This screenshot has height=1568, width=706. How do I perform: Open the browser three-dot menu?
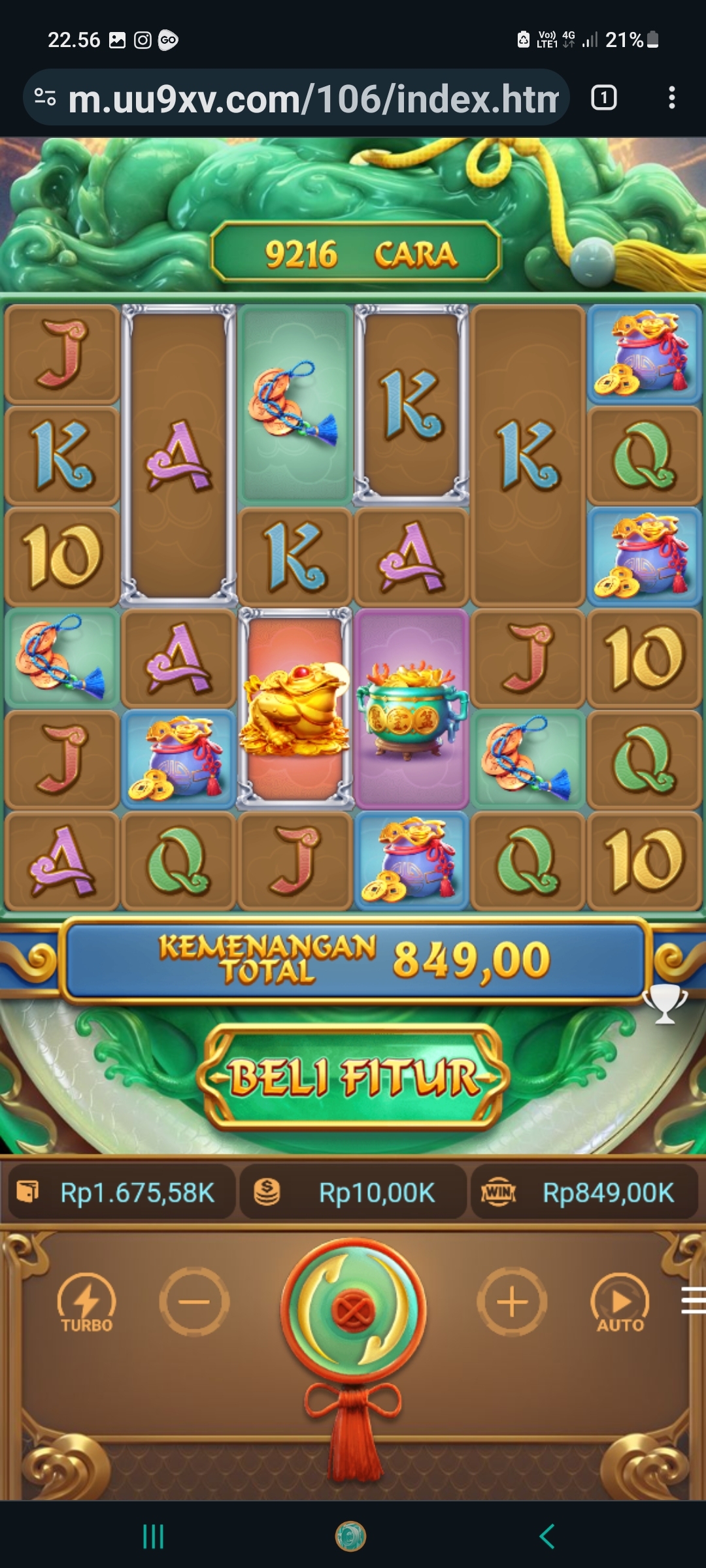671,98
